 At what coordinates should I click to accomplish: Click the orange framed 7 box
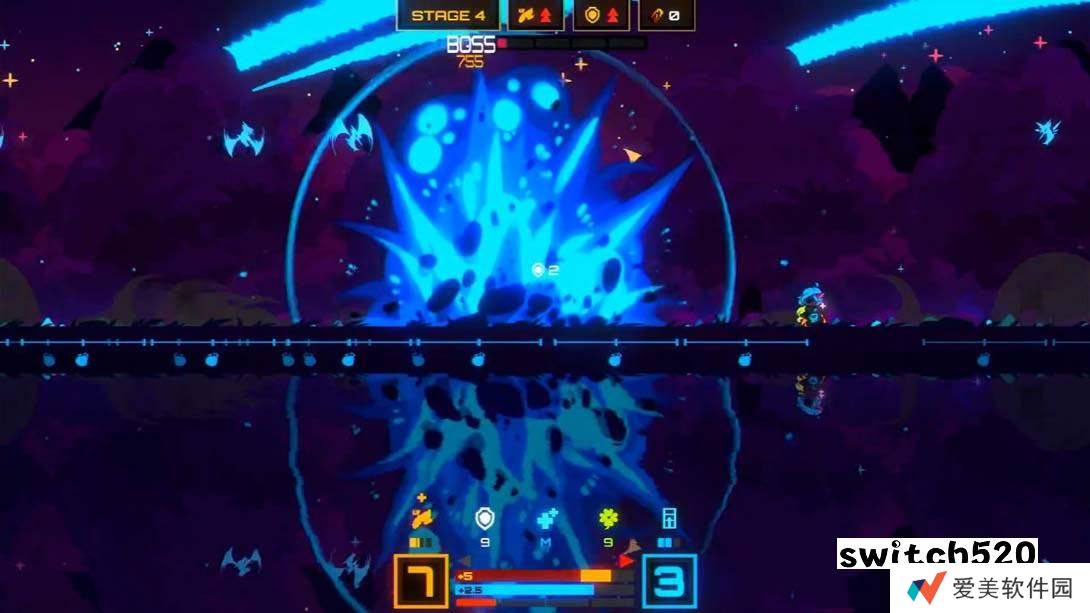420,581
